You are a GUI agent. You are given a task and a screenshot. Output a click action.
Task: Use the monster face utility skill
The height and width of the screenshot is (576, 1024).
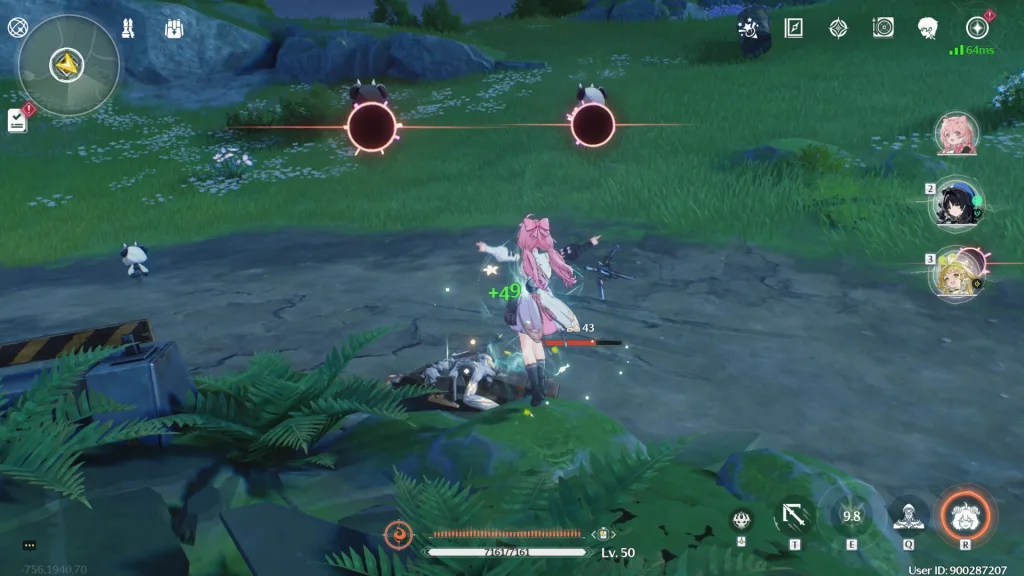pyautogui.click(x=741, y=518)
